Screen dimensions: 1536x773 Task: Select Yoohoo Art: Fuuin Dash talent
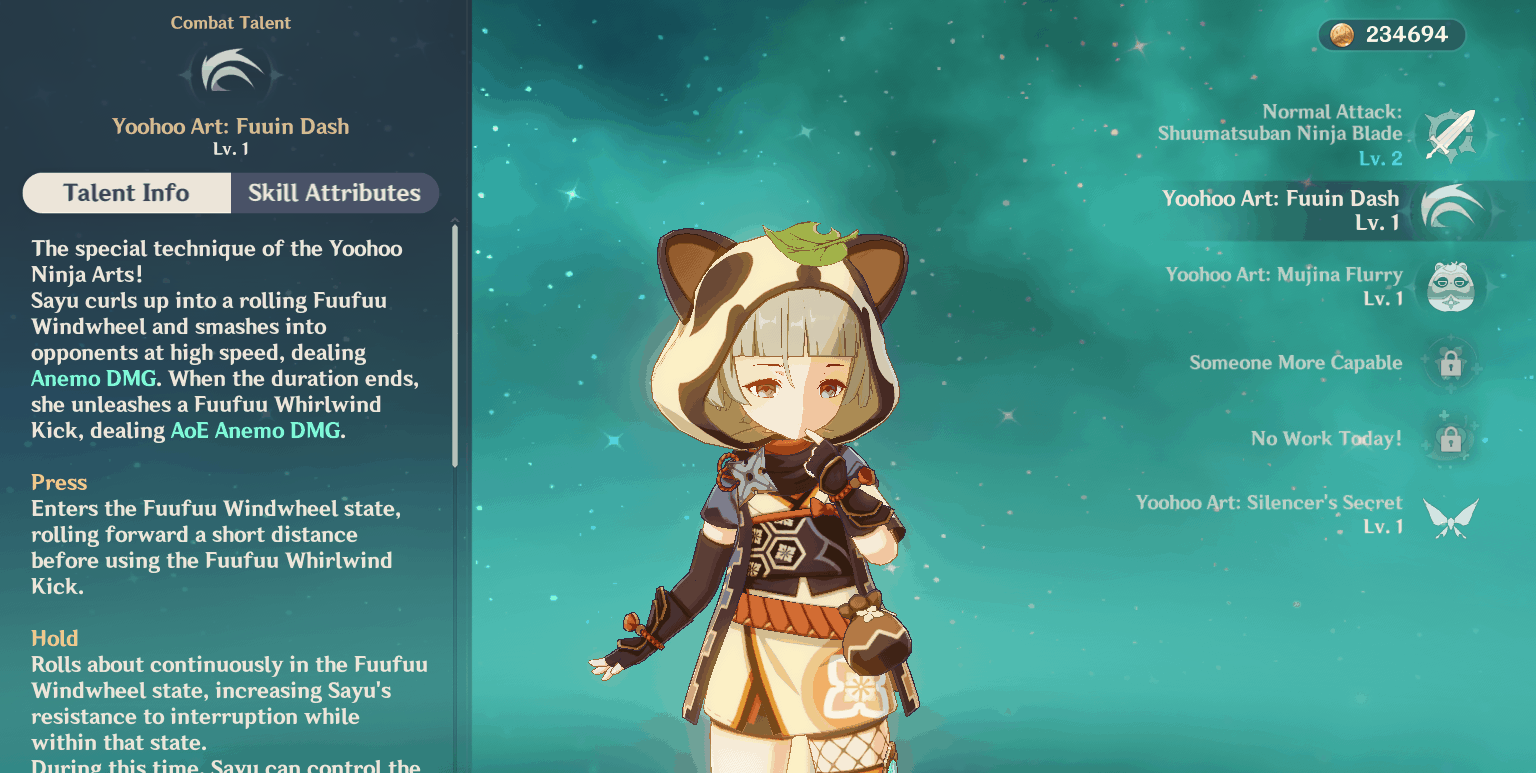pos(1450,210)
